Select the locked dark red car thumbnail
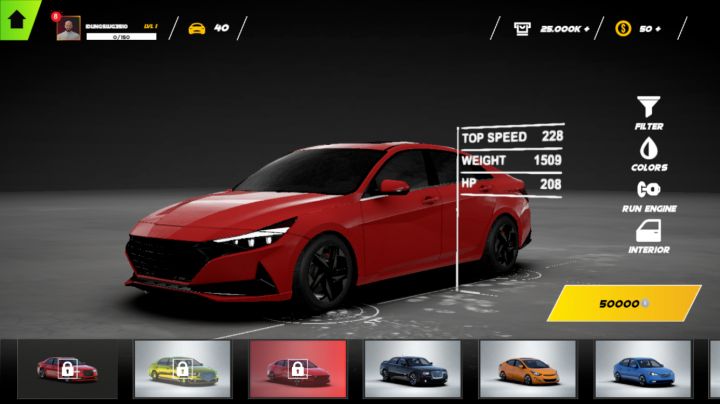 [x=67, y=368]
